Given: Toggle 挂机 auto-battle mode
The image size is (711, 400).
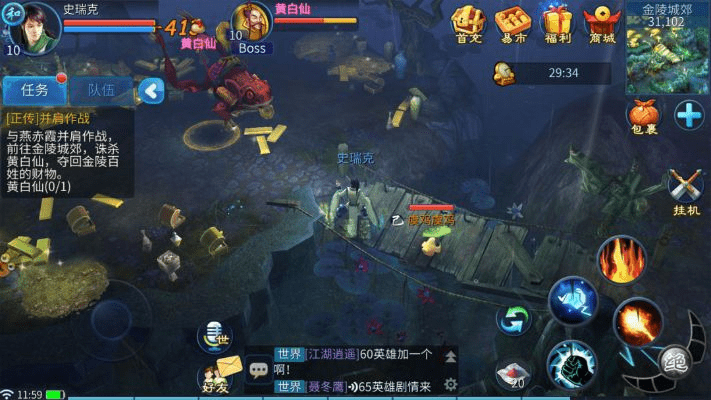Looking at the screenshot, I should (x=686, y=191).
